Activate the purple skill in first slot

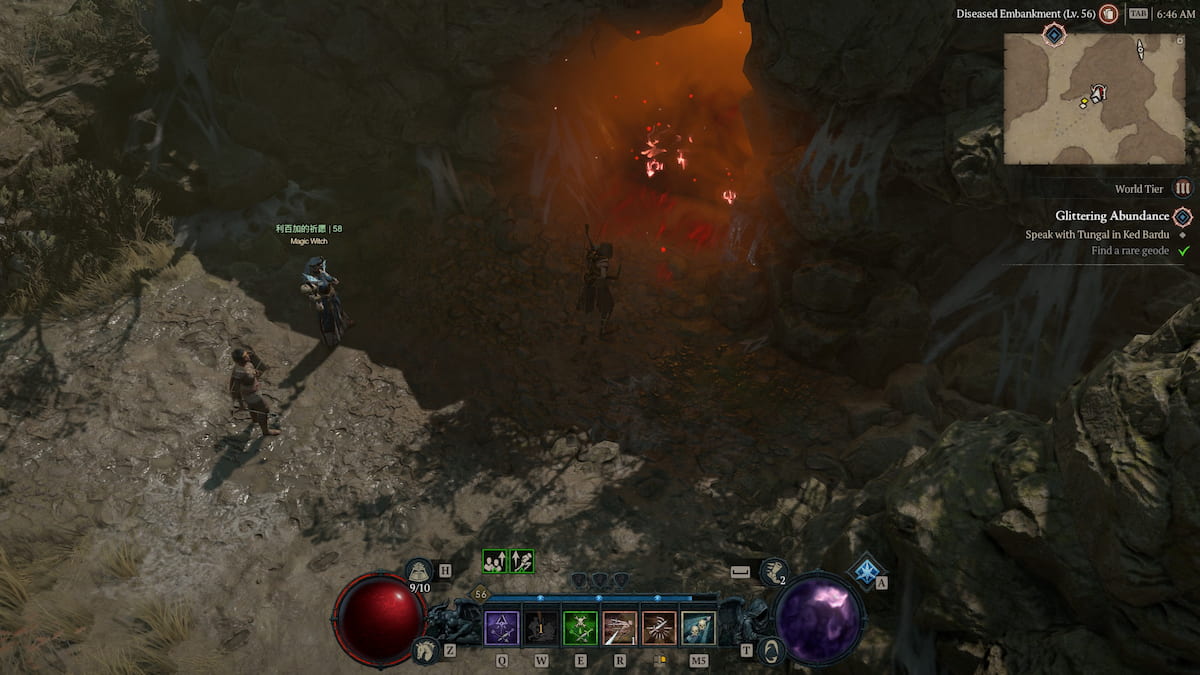coord(501,628)
